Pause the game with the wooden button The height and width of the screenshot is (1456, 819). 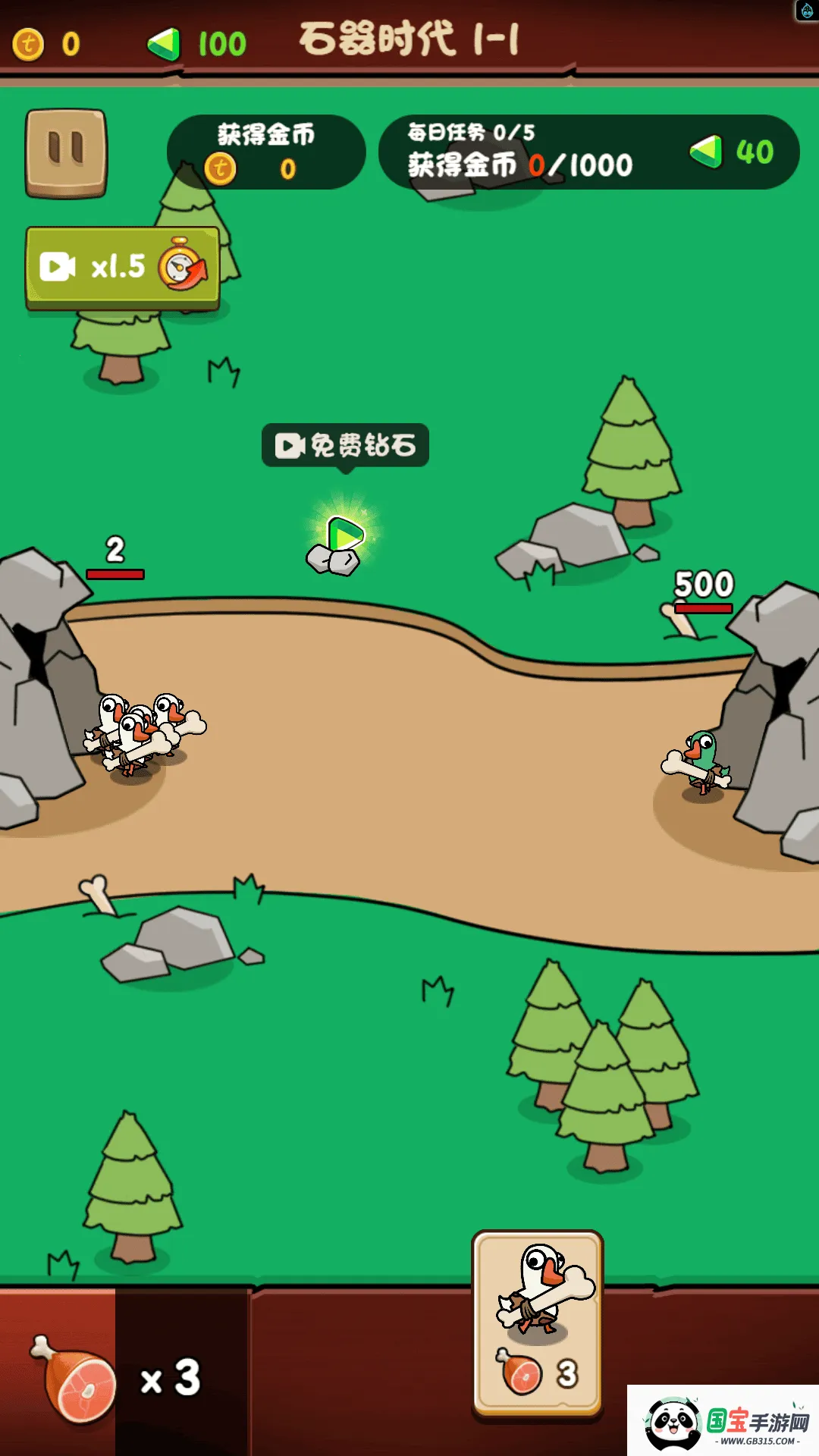point(66,152)
